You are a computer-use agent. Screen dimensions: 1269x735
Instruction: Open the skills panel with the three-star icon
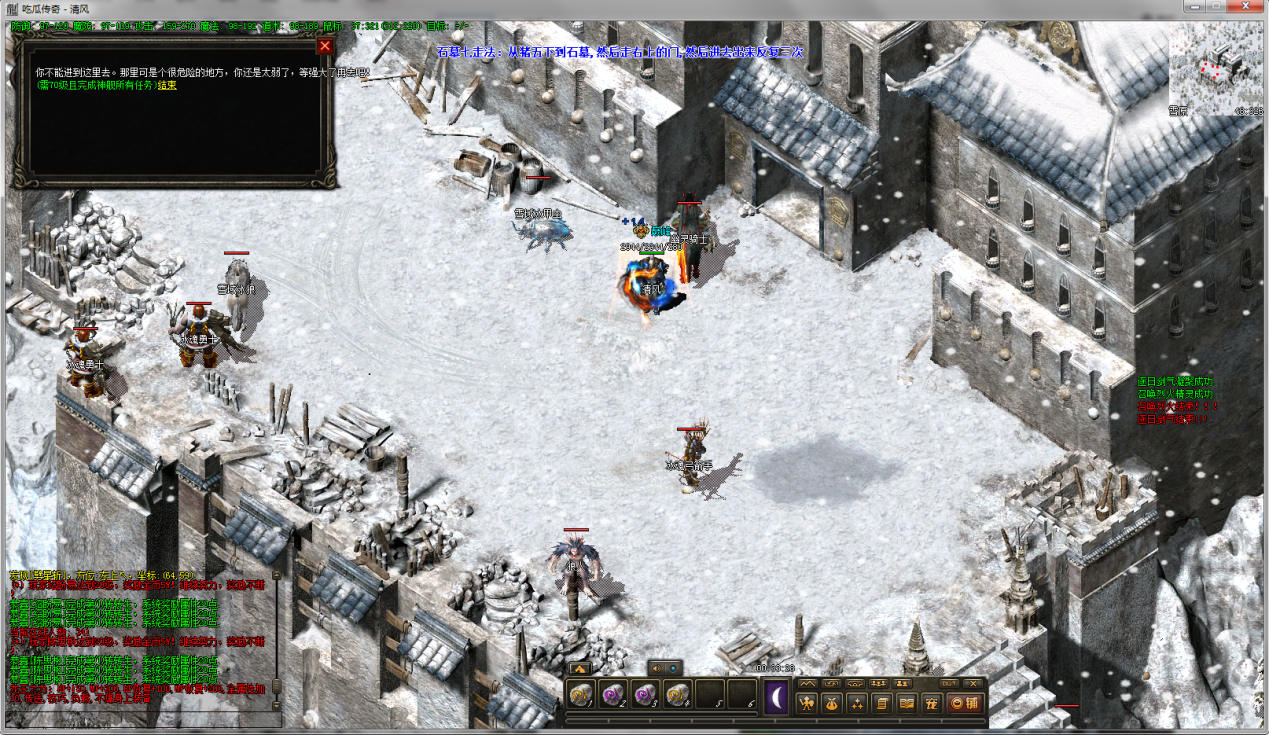click(x=856, y=703)
